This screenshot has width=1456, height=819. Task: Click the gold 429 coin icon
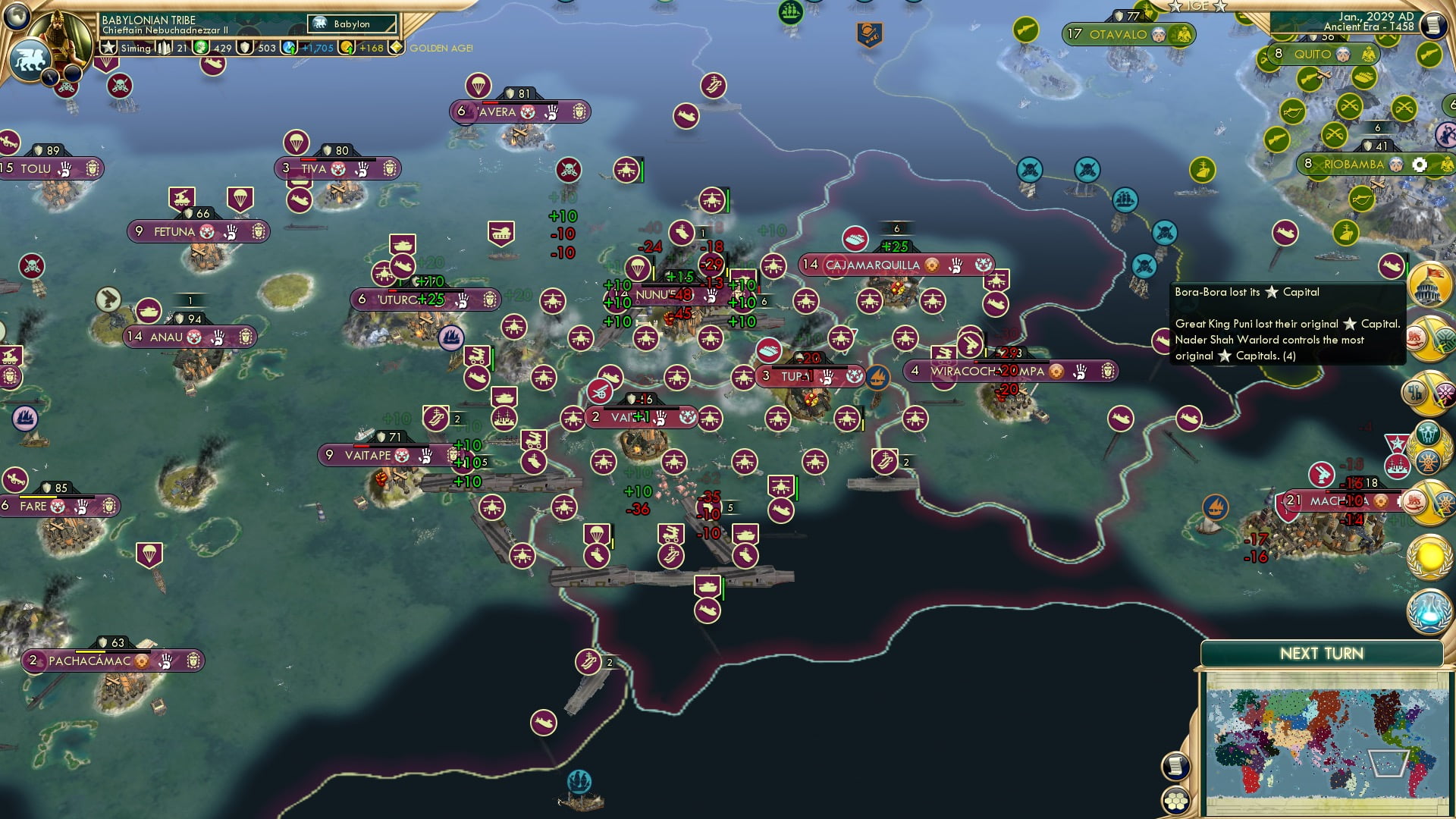[202, 47]
